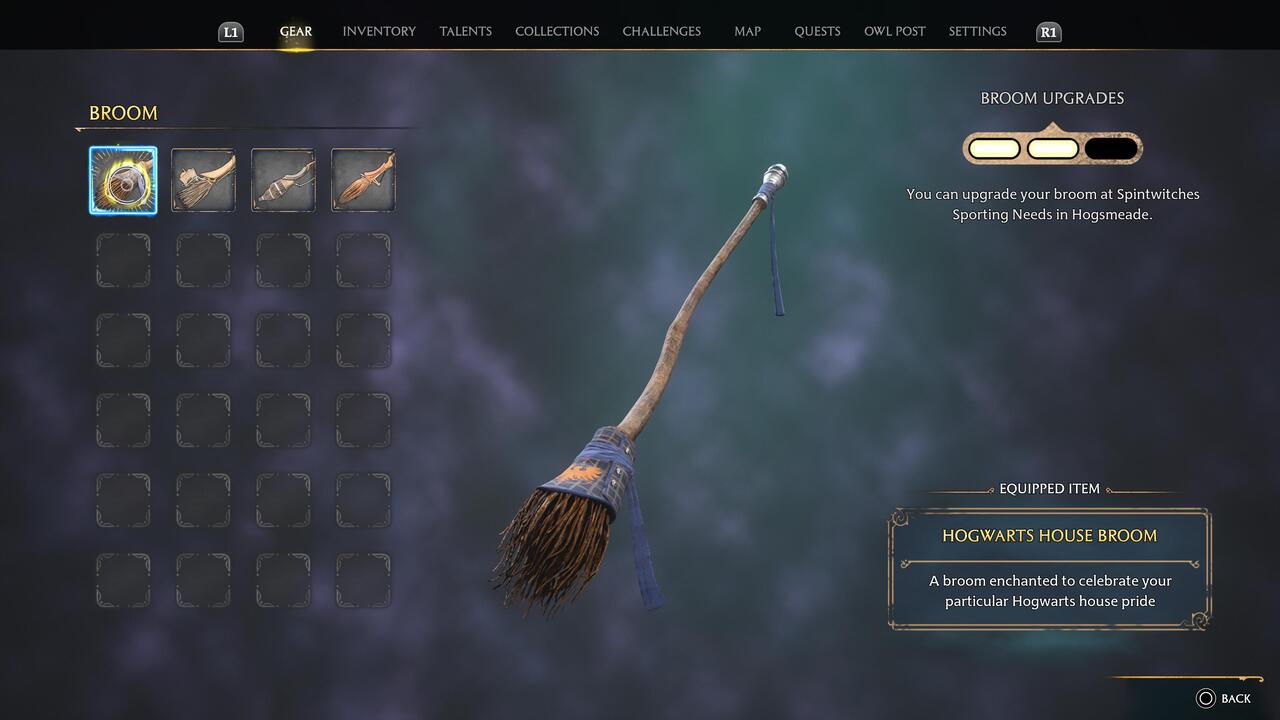
Task: Open the Quests section
Action: coord(817,31)
